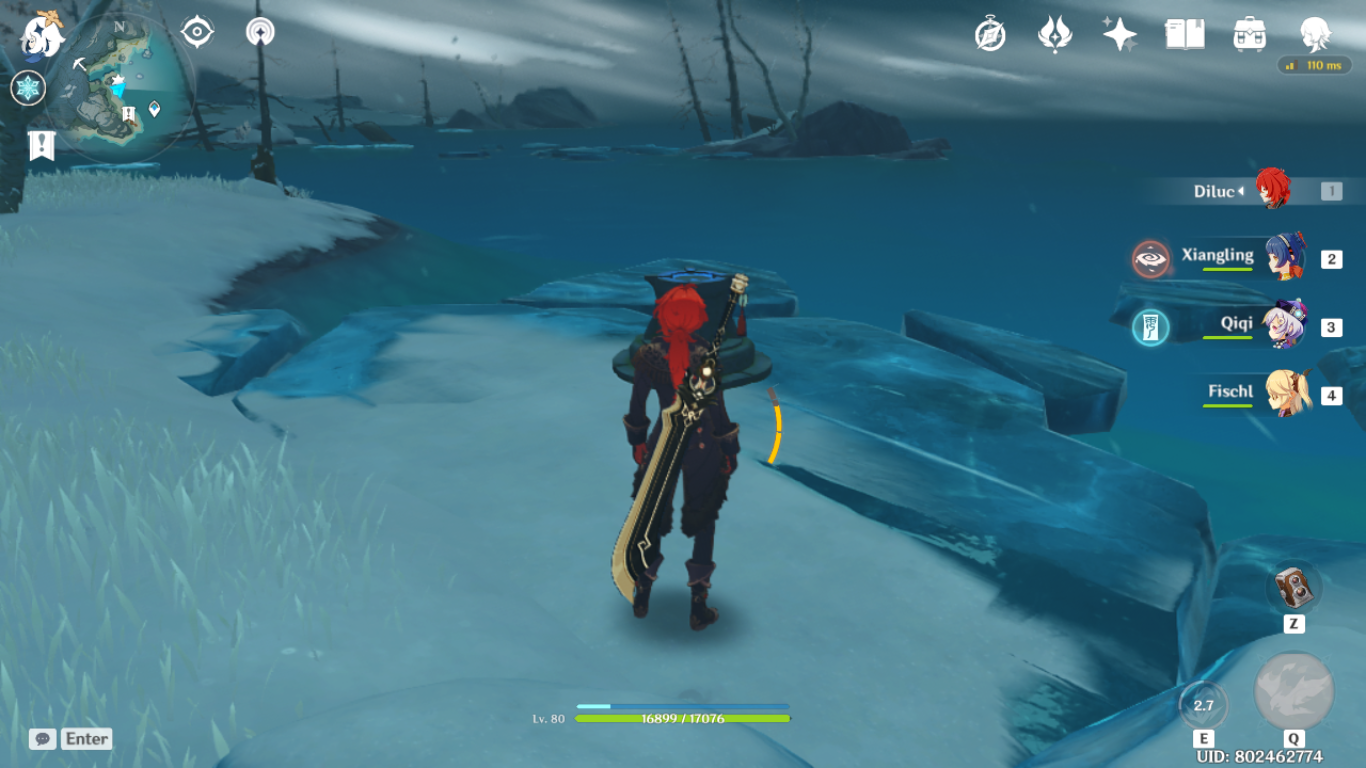Image resolution: width=1366 pixels, height=768 pixels.
Task: Open the Wish star icon
Action: pos(1119,35)
